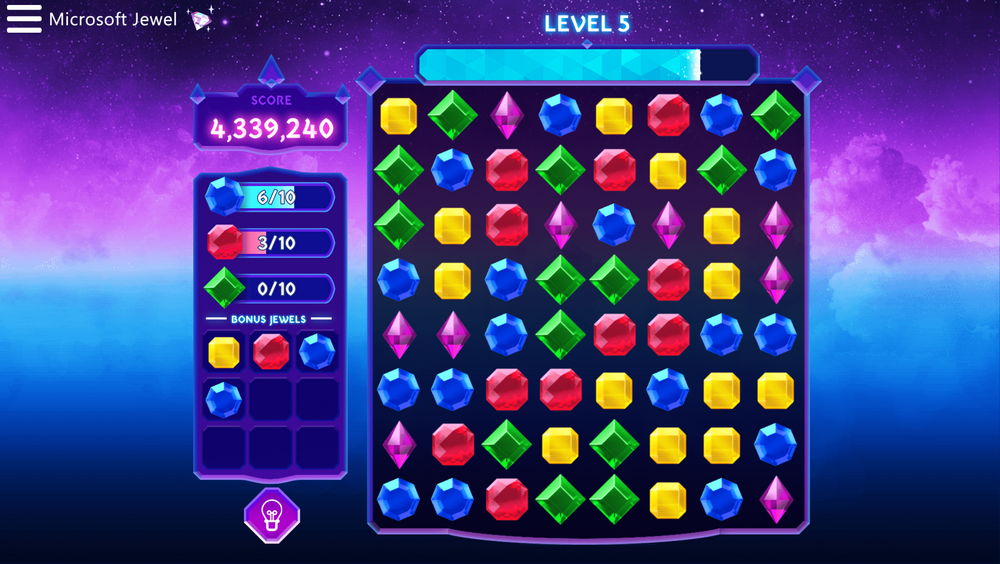The width and height of the screenshot is (1000, 564).
Task: Choose the green jewel in the board's top-right corner
Action: click(776, 115)
